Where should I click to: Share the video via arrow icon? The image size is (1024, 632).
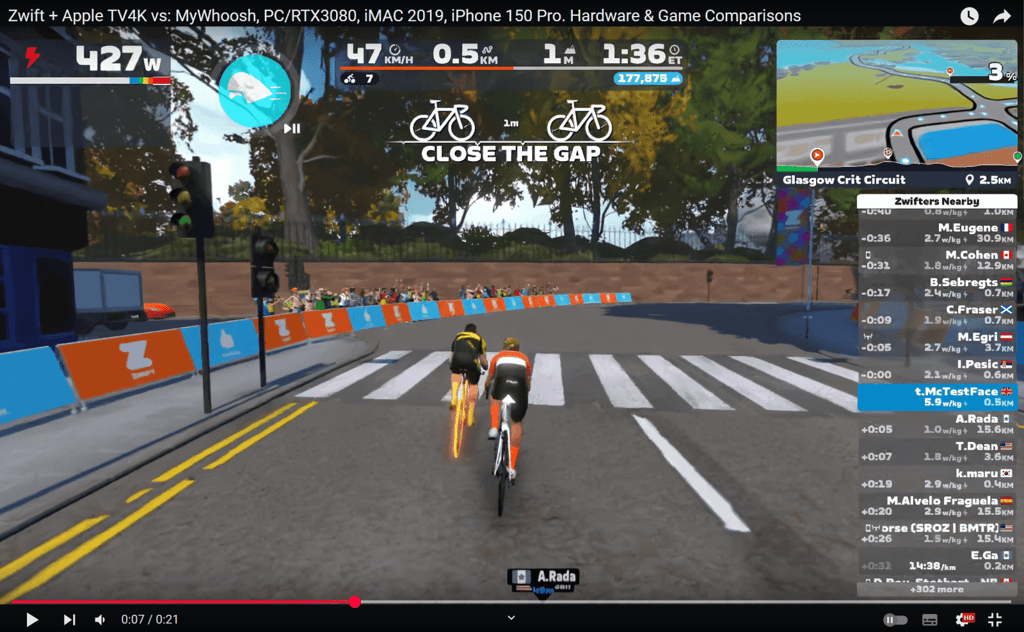click(x=1002, y=16)
